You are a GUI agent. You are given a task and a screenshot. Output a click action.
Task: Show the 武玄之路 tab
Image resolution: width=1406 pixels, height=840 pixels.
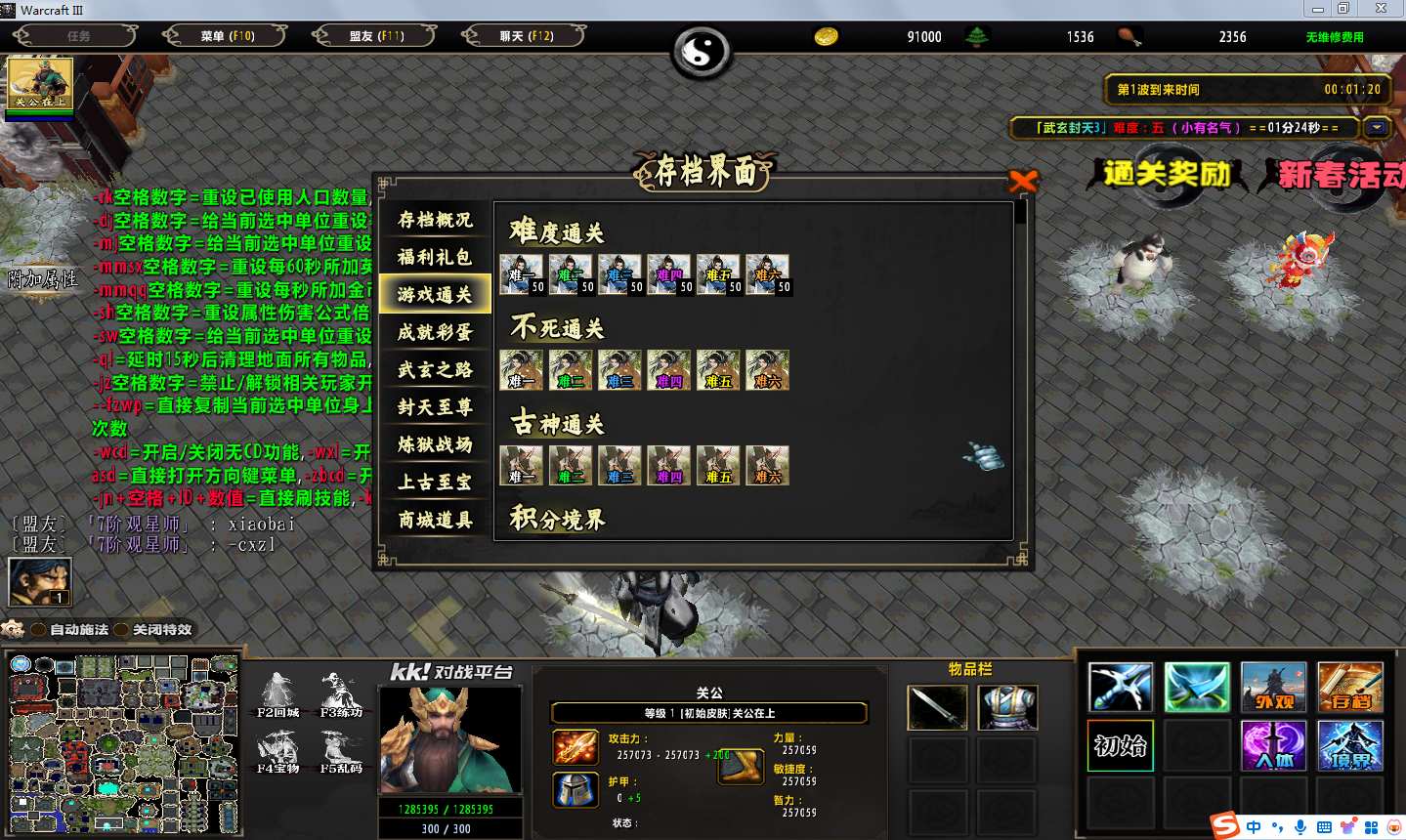[435, 369]
